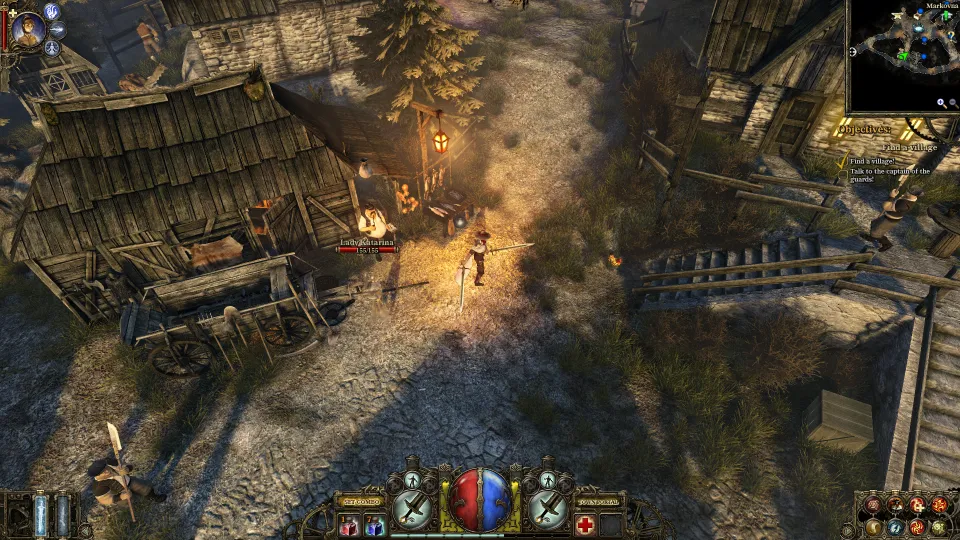
Task: Click the small figure icon above right sword
Action: pyautogui.click(x=547, y=479)
